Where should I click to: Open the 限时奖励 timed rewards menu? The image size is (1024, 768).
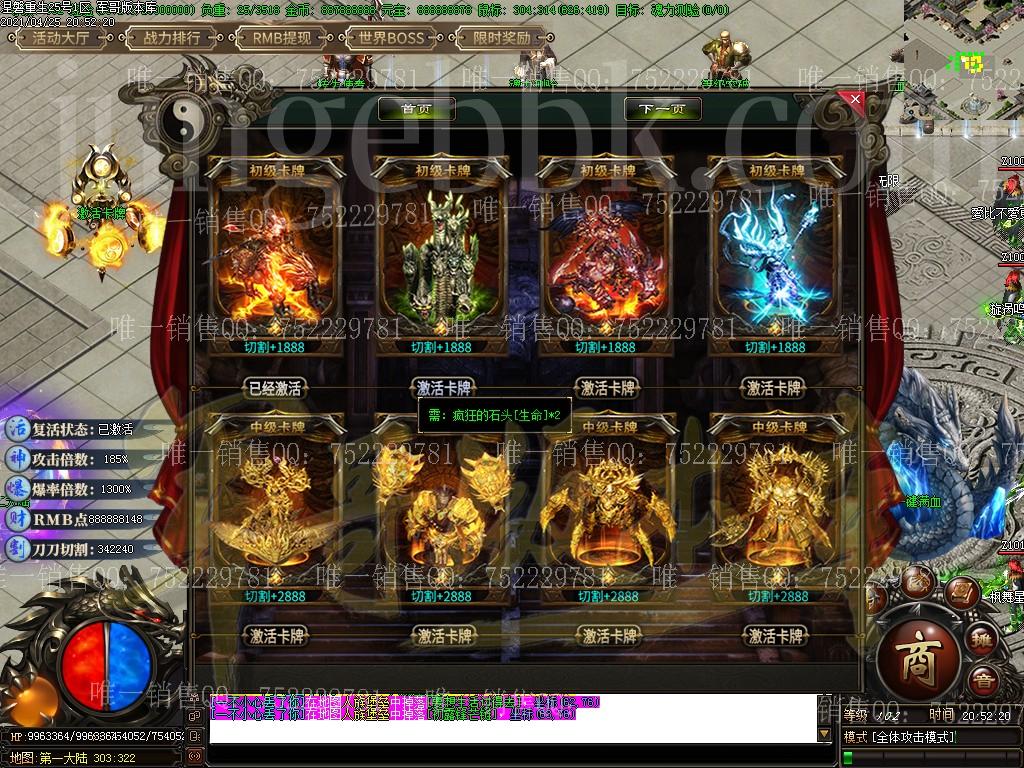503,38
